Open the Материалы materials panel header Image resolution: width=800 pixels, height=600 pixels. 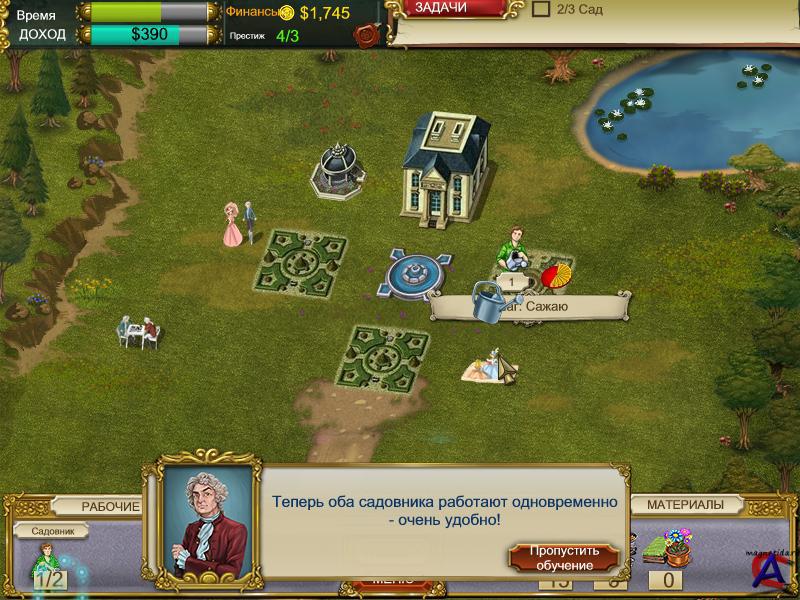click(685, 505)
